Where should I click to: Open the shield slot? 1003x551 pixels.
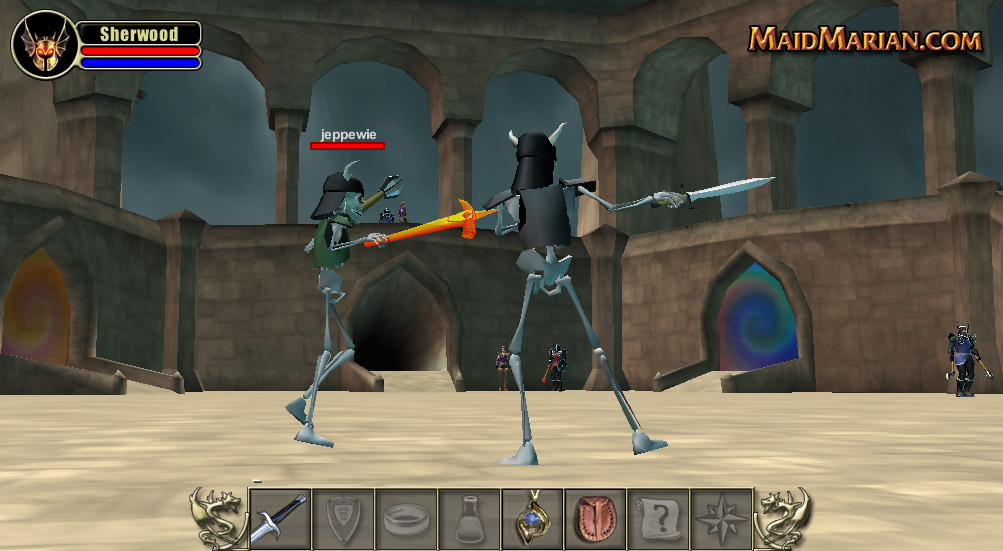coord(342,518)
